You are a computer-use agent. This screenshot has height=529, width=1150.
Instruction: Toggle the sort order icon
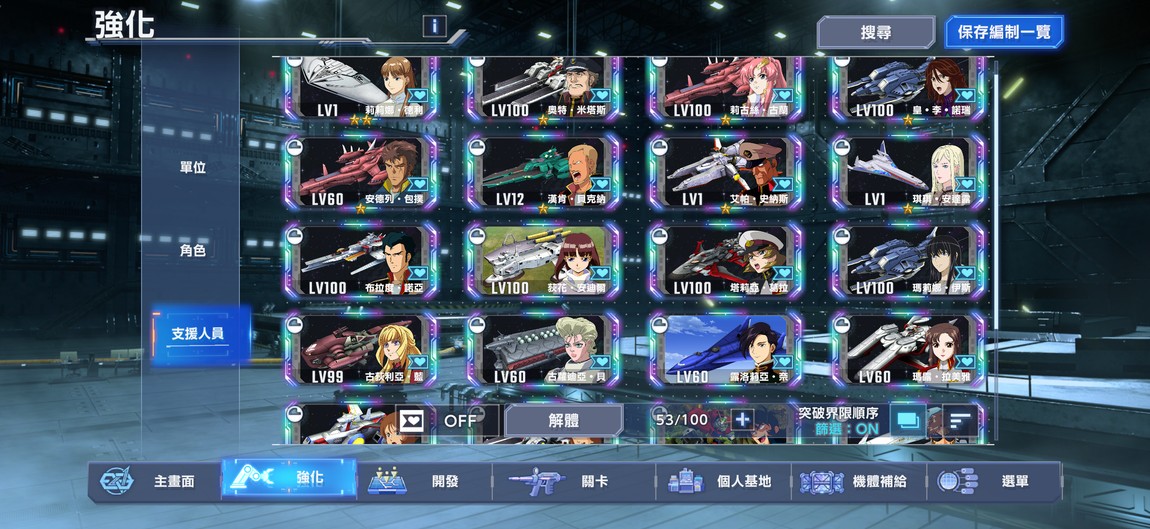[960, 421]
